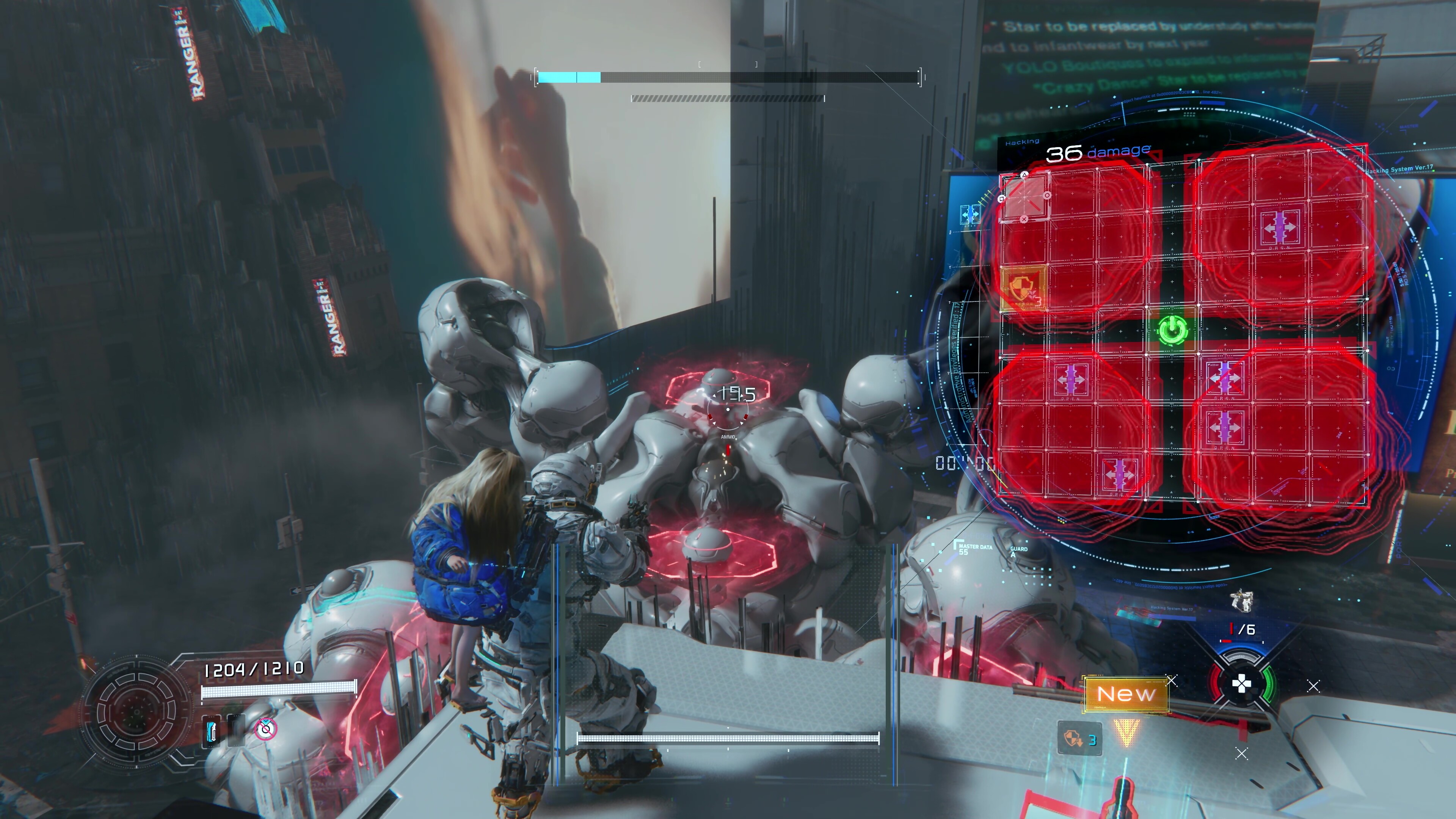Viewport: 1456px width, 819px height.
Task: Select the green arc of the weapon wheel
Action: click(x=1269, y=684)
